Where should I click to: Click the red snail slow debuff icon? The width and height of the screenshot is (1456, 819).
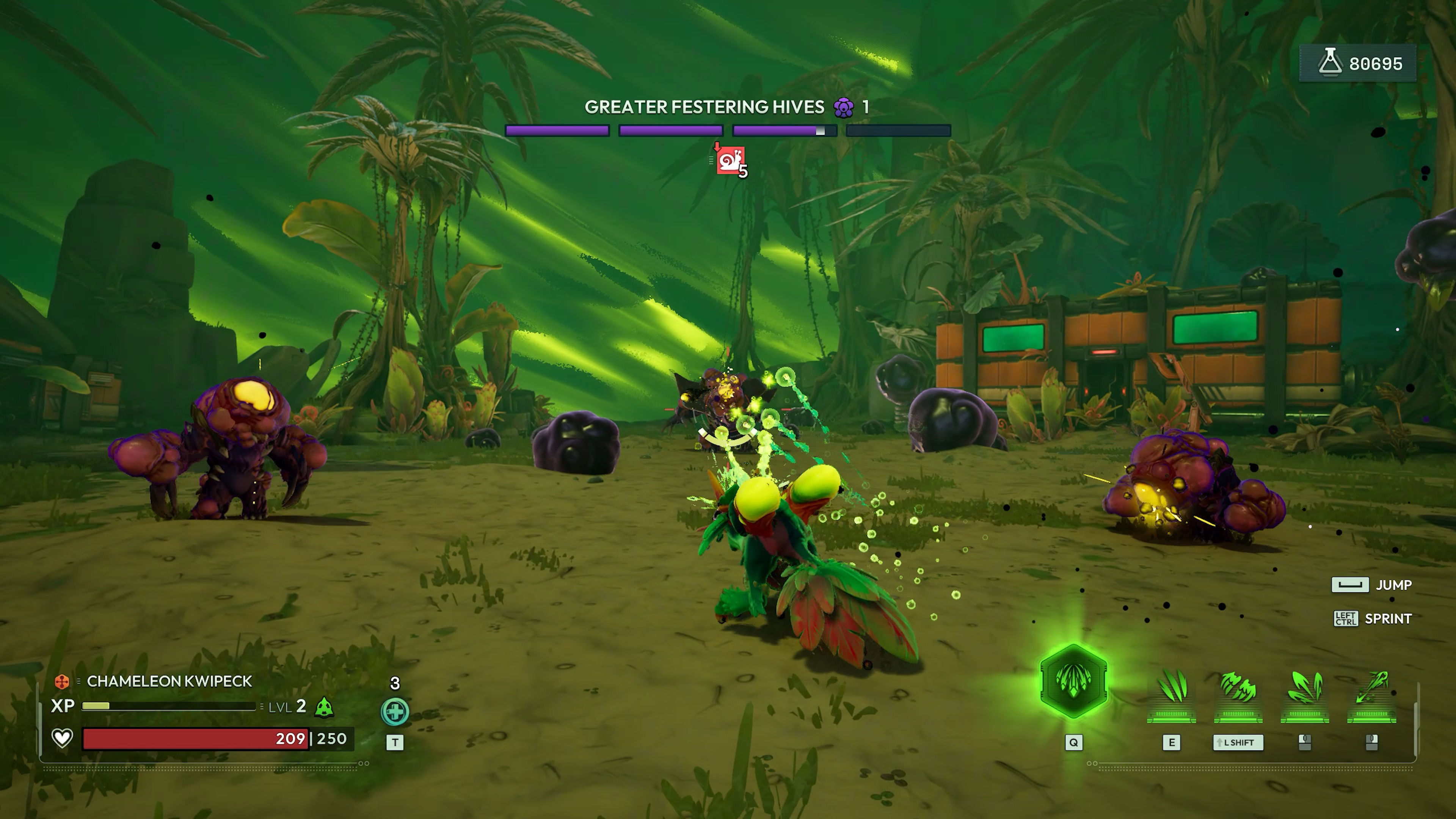[730, 161]
